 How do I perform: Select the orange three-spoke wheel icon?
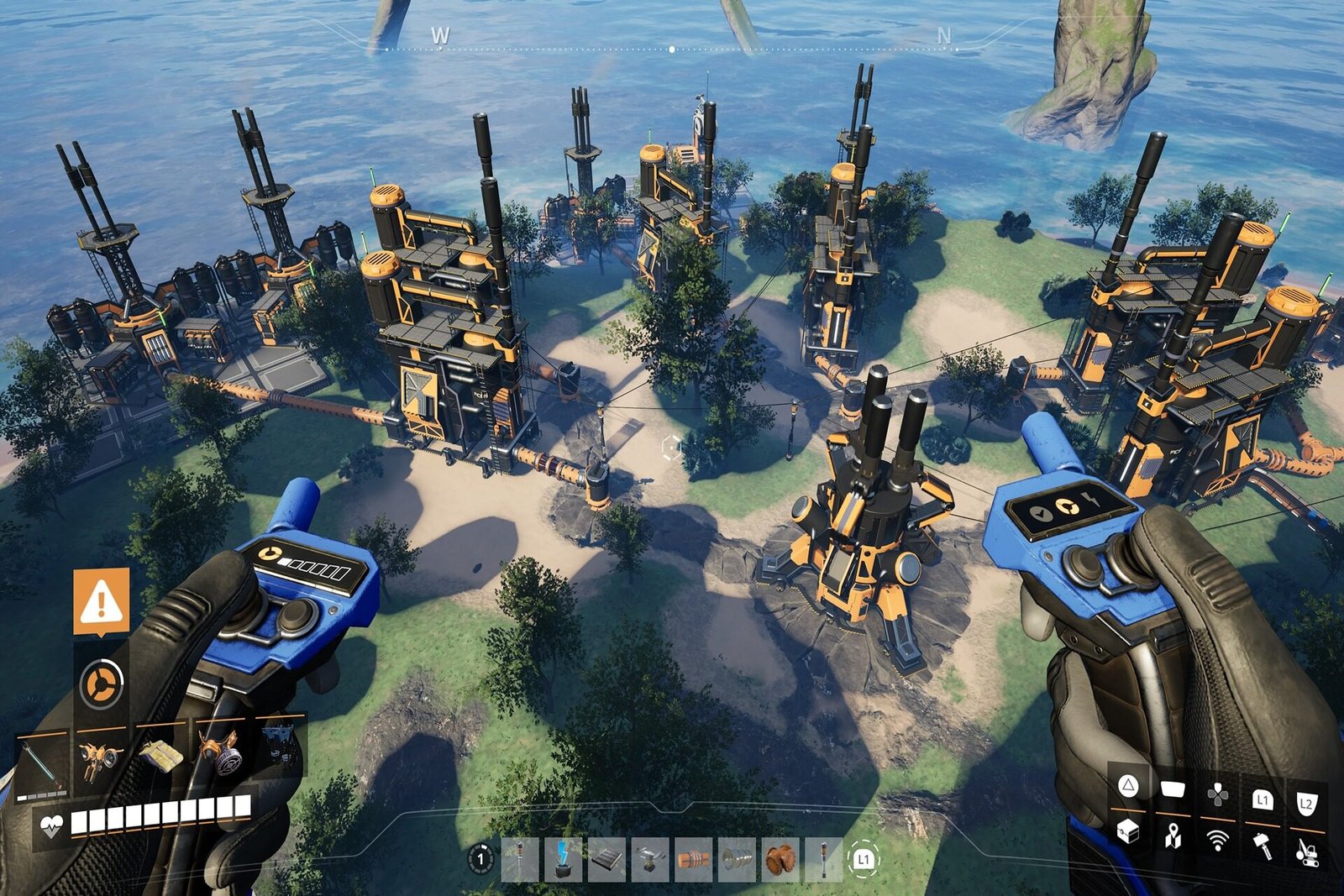pyautogui.click(x=102, y=684)
